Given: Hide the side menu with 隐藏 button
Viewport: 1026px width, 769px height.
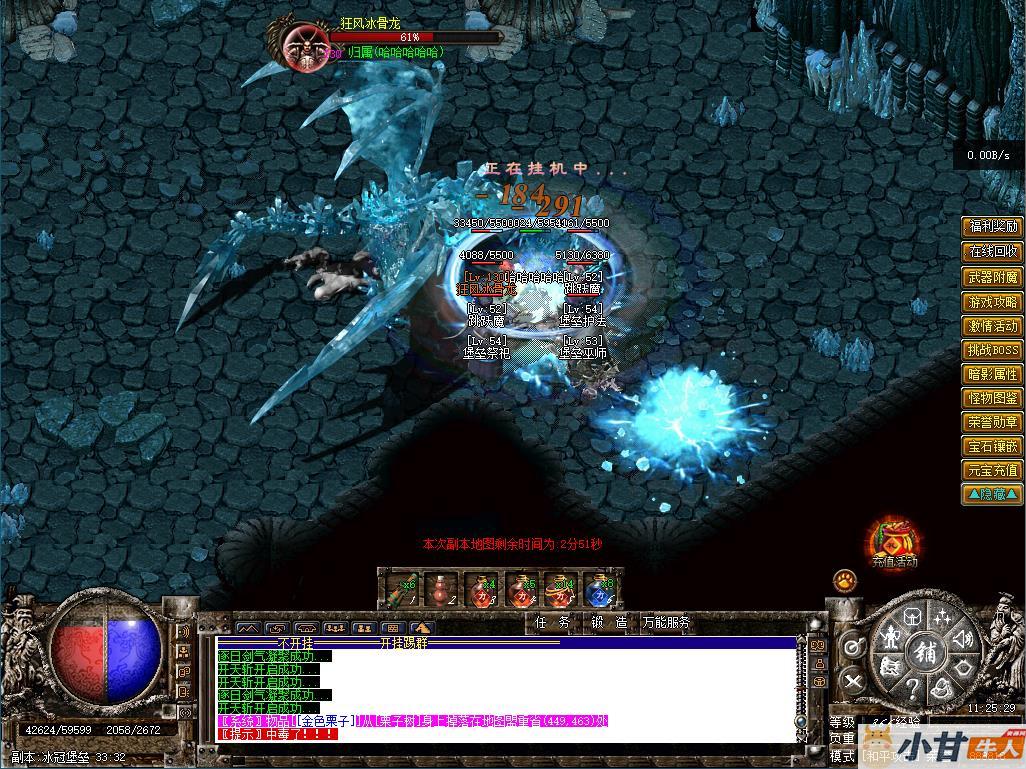Looking at the screenshot, I should (992, 494).
